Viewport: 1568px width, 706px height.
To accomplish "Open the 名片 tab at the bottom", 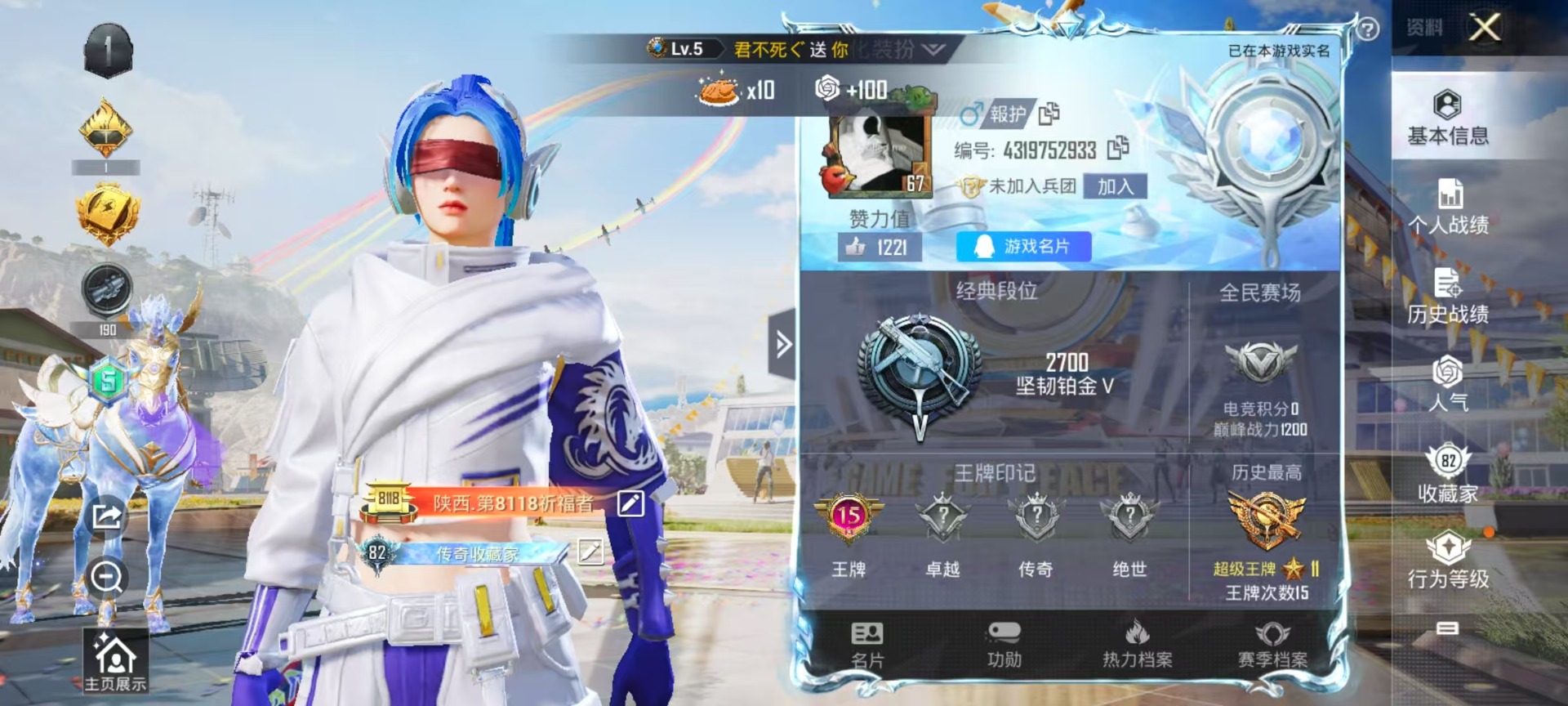I will click(866, 645).
